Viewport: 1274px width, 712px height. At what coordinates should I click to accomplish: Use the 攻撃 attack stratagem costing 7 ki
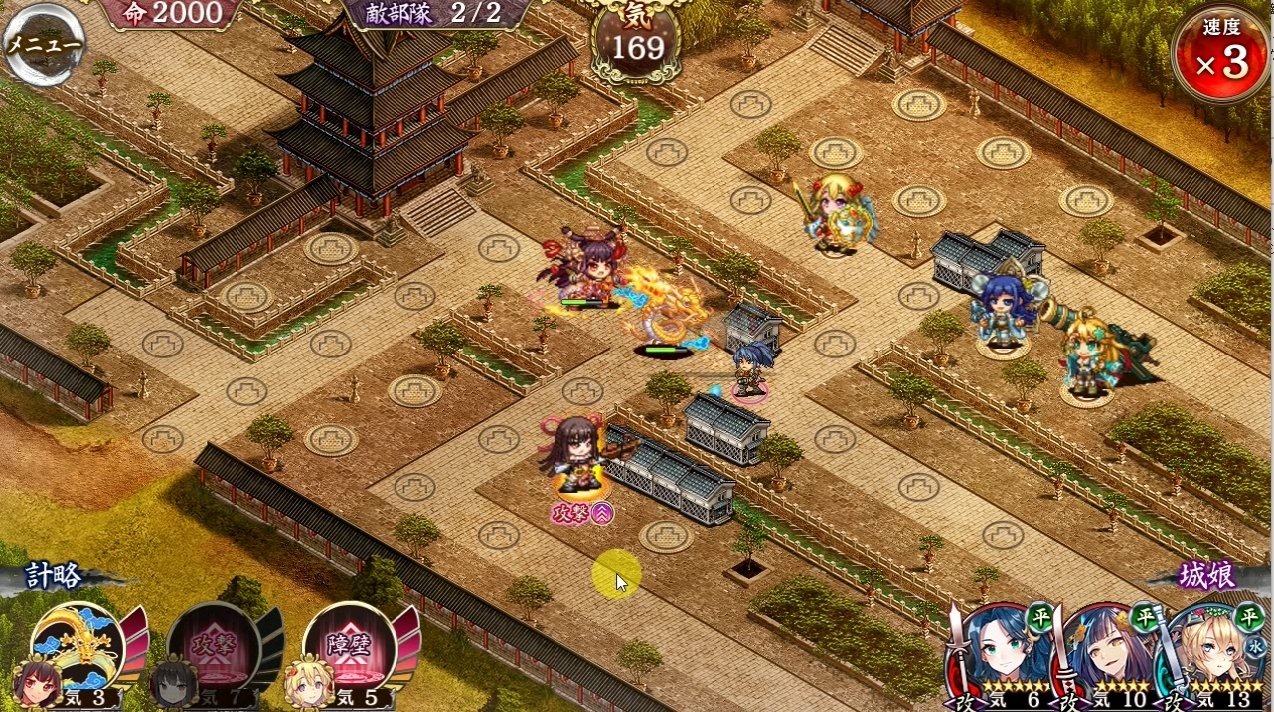click(x=213, y=649)
